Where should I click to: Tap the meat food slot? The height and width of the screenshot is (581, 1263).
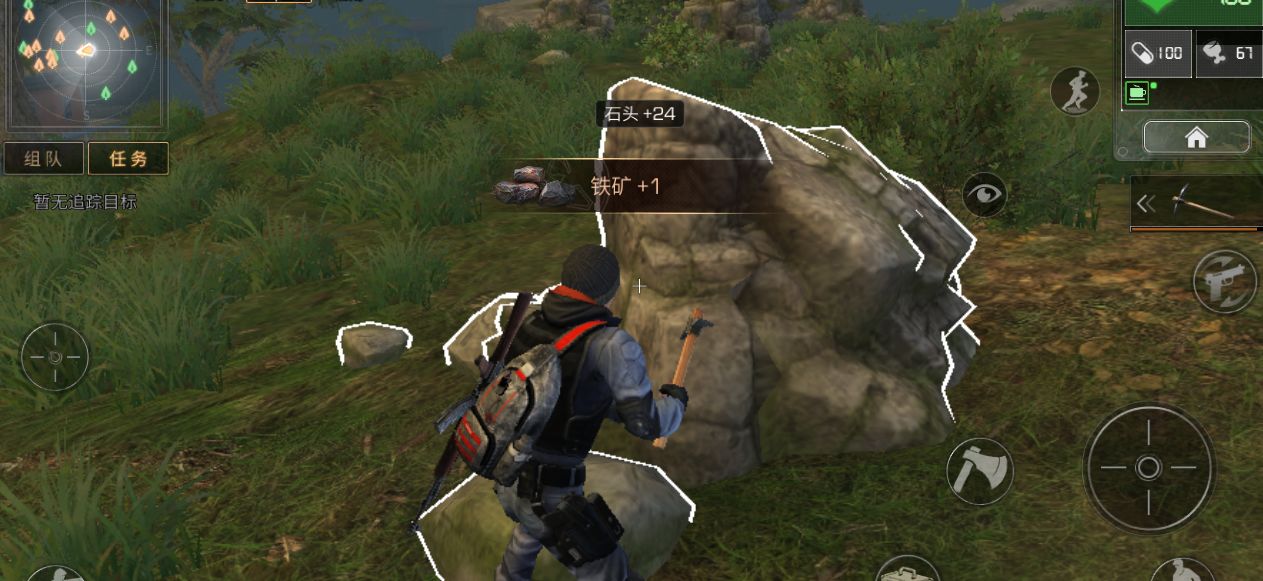pos(1228,53)
